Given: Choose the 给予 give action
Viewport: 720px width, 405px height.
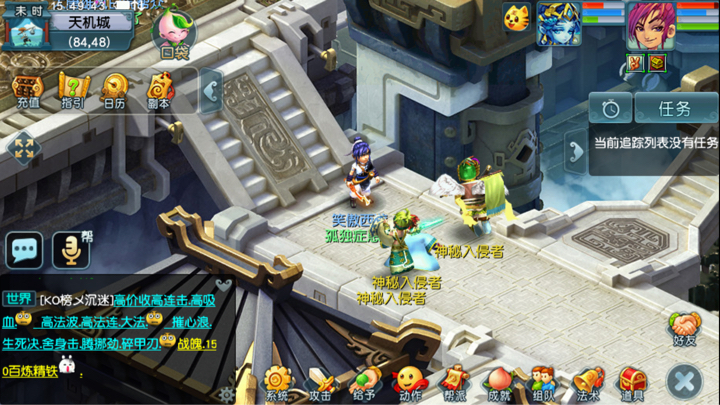Looking at the screenshot, I should [365, 383].
